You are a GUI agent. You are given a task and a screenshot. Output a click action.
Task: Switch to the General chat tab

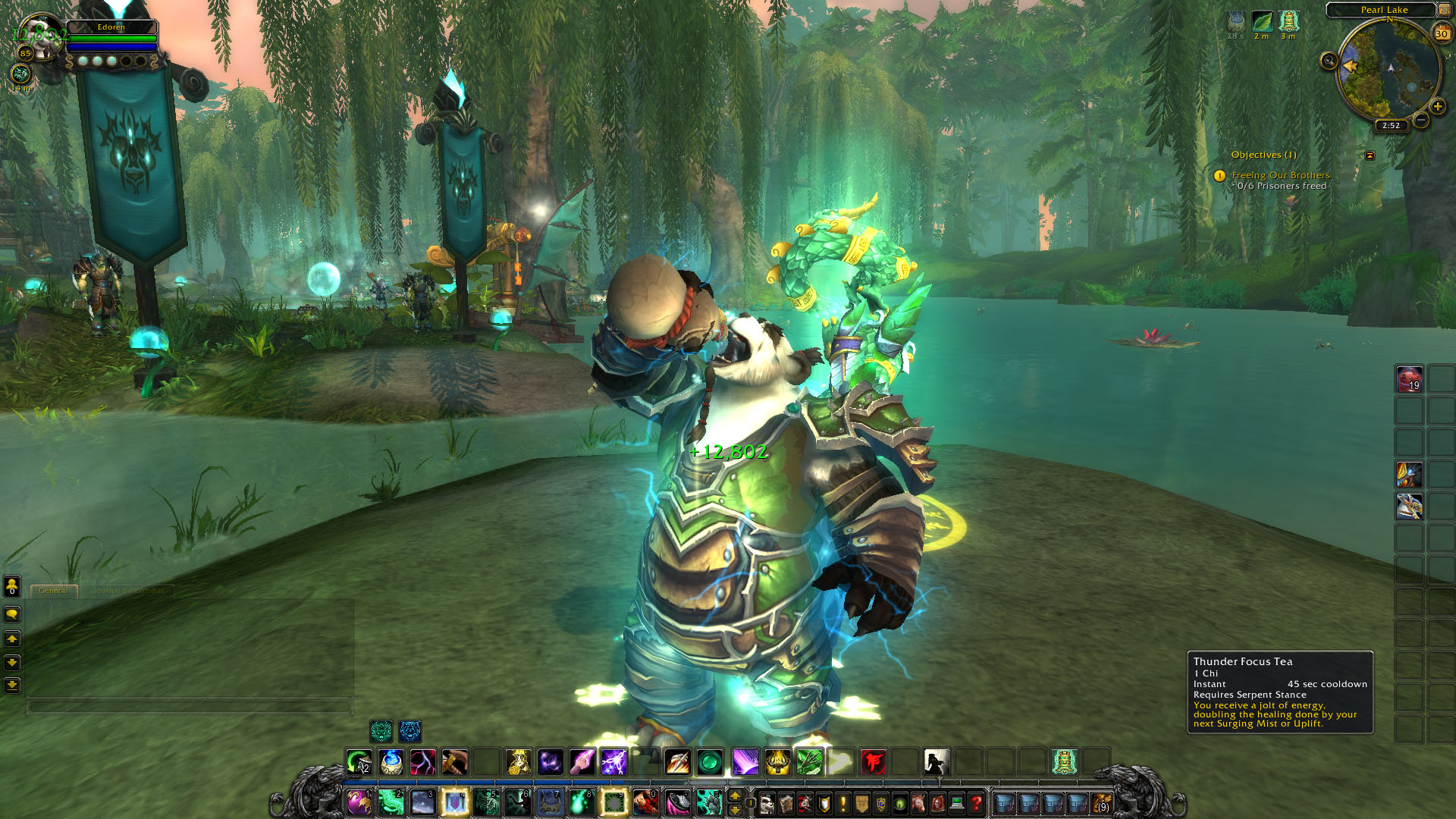(x=53, y=591)
